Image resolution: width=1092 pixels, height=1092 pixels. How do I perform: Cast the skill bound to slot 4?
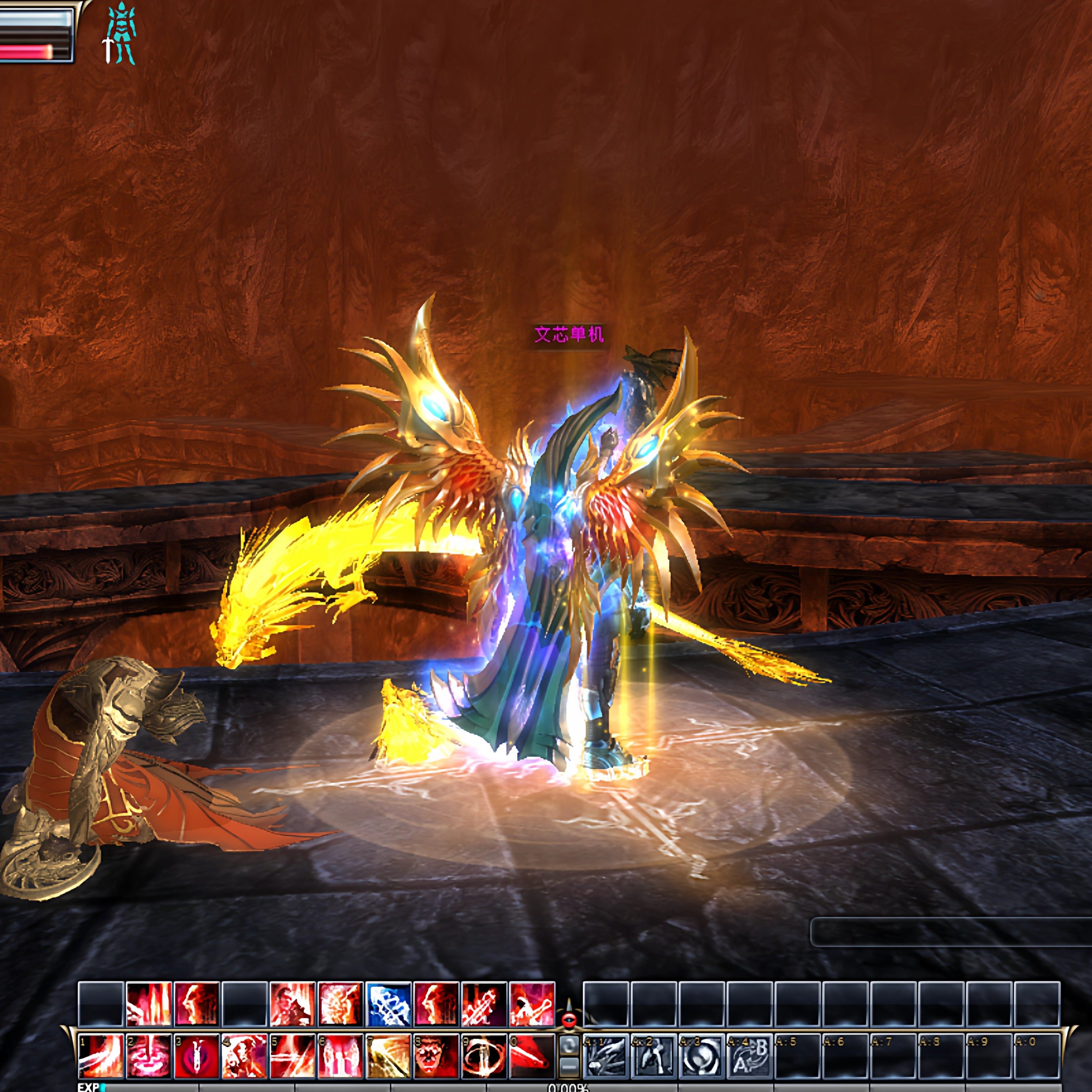click(x=244, y=1055)
